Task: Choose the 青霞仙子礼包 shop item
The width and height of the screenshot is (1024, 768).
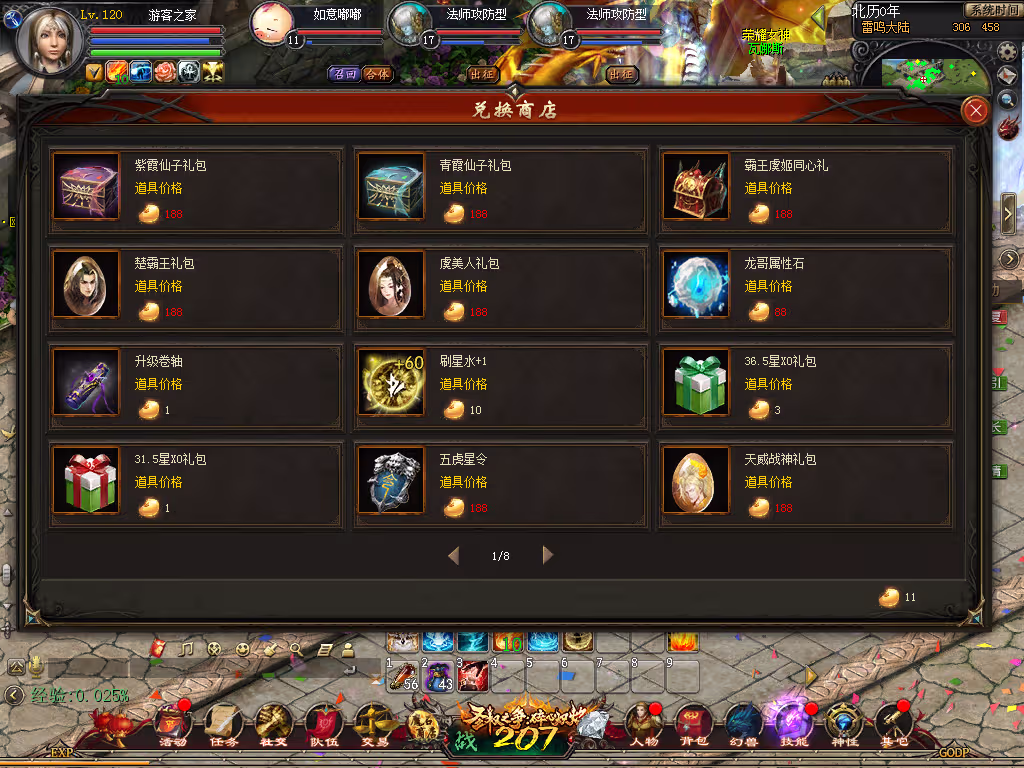Action: 390,186
